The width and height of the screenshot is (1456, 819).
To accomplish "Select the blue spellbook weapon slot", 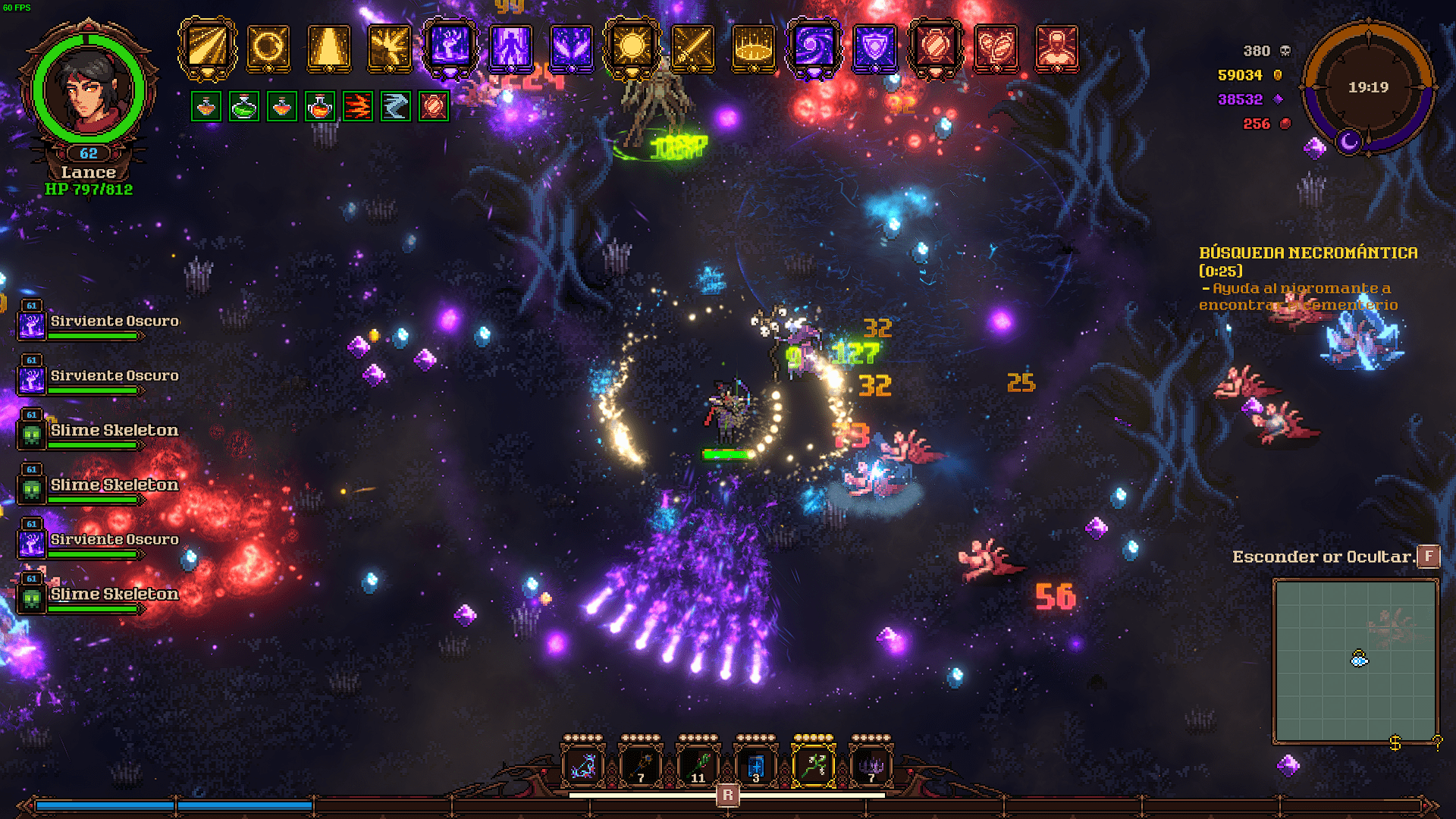I will (x=756, y=766).
